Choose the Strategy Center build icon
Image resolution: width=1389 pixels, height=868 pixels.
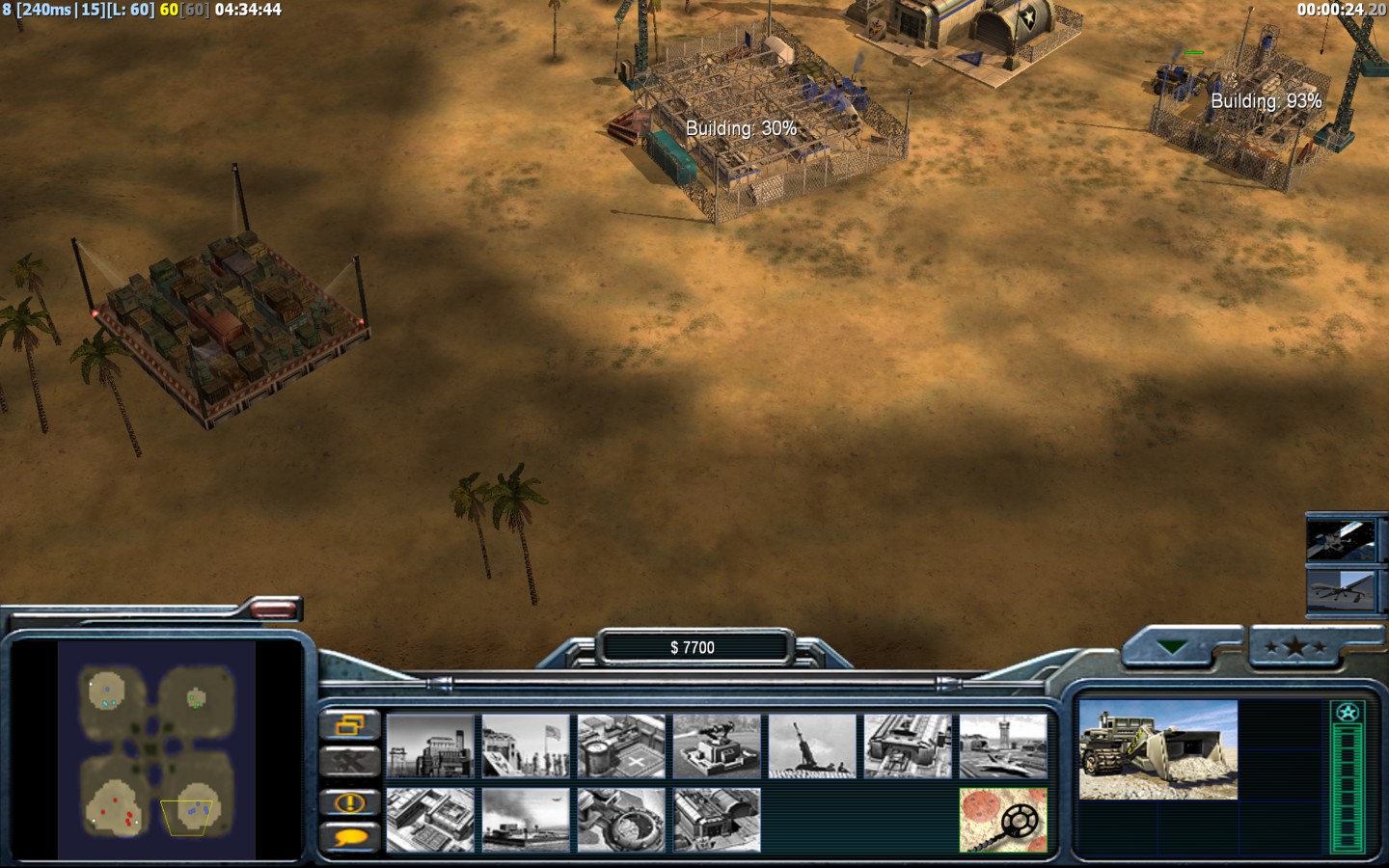pos(430,820)
